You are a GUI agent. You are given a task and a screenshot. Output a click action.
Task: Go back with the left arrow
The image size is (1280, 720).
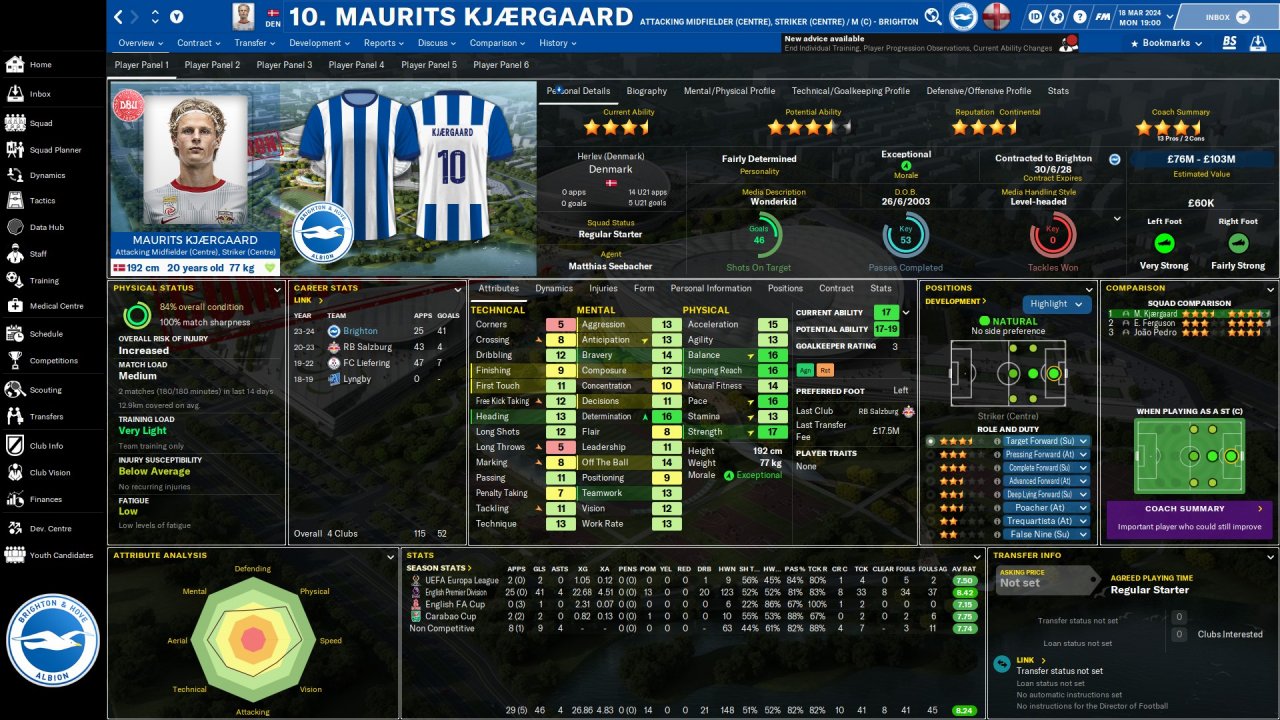pyautogui.click(x=119, y=17)
